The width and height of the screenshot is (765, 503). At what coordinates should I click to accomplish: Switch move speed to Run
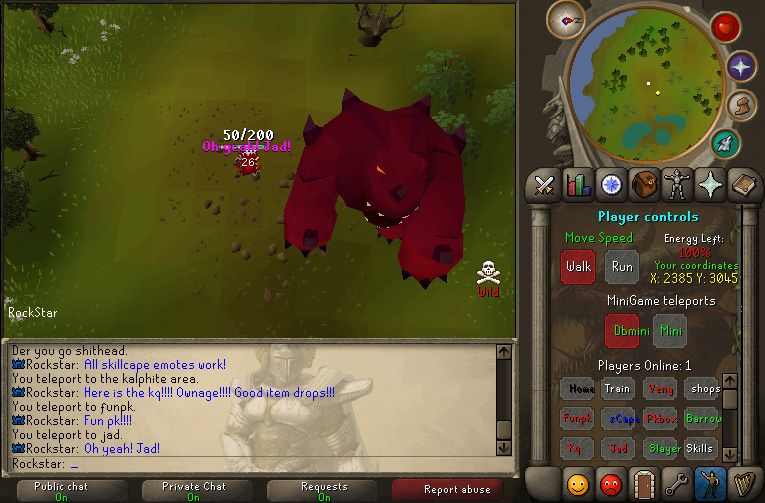click(621, 267)
